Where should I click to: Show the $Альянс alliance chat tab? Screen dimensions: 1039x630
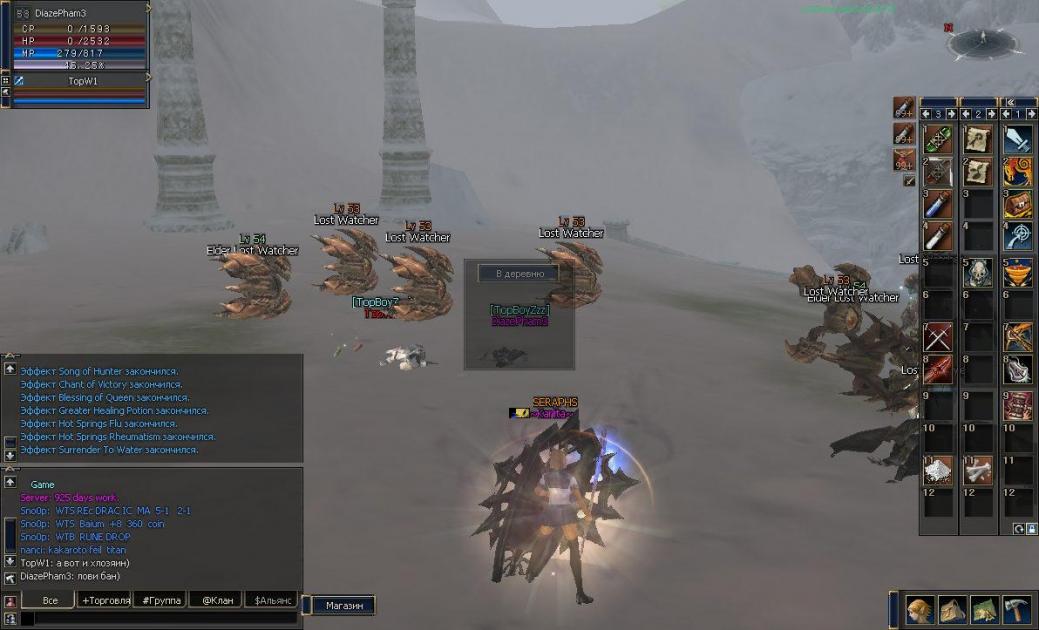point(272,600)
